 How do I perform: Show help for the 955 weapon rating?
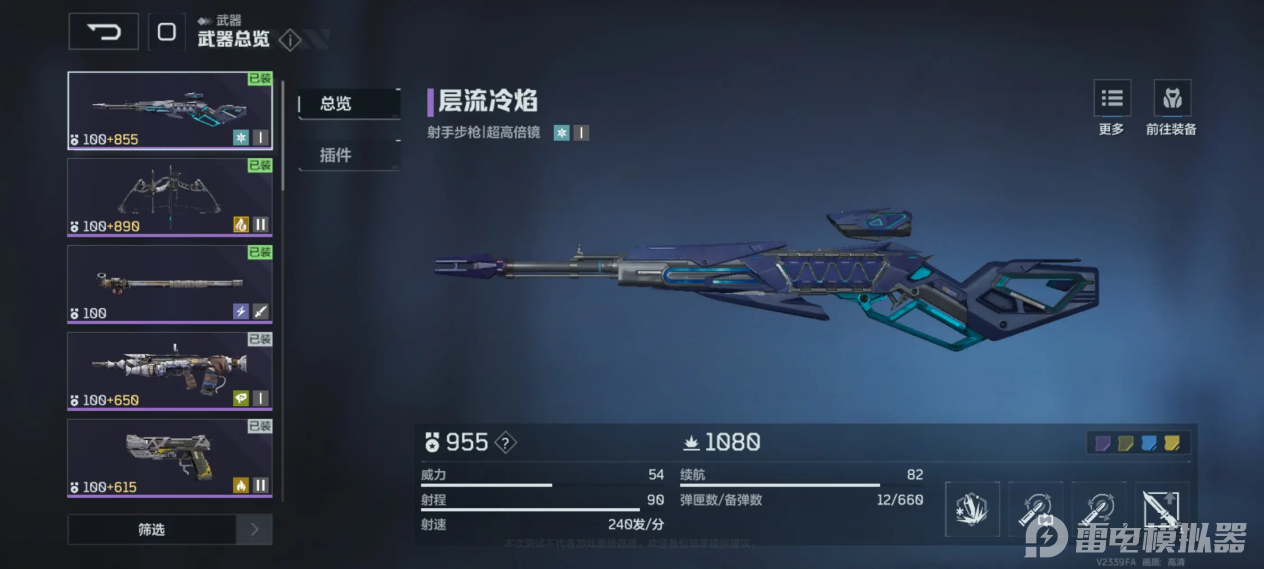pyautogui.click(x=507, y=442)
